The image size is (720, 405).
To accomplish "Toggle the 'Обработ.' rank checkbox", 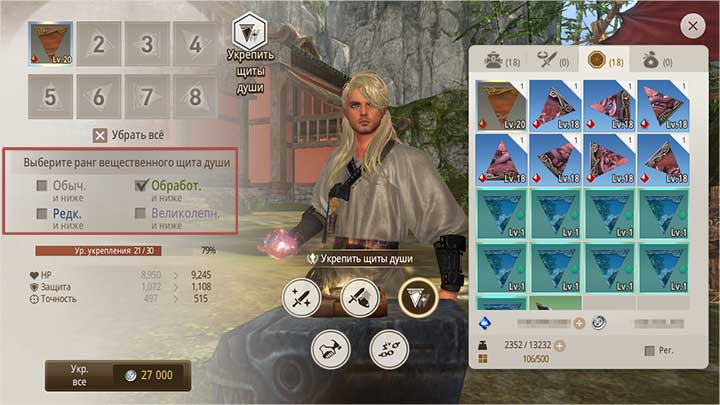I will point(141,186).
